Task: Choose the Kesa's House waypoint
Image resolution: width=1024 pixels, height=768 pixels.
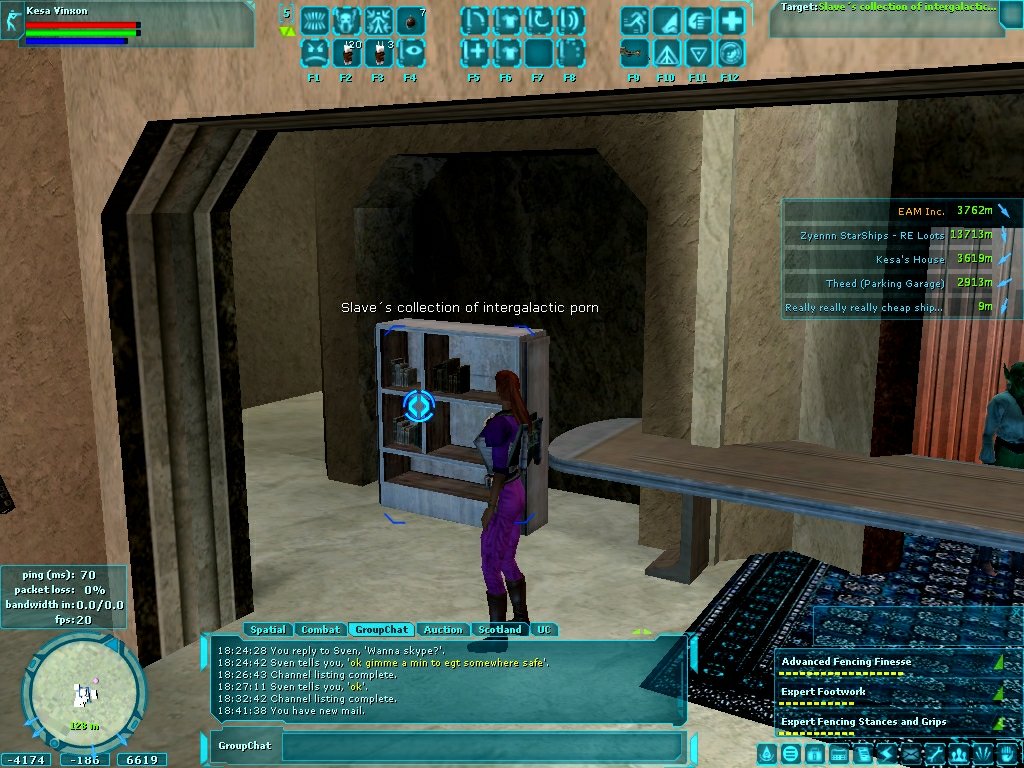Action: (x=902, y=259)
